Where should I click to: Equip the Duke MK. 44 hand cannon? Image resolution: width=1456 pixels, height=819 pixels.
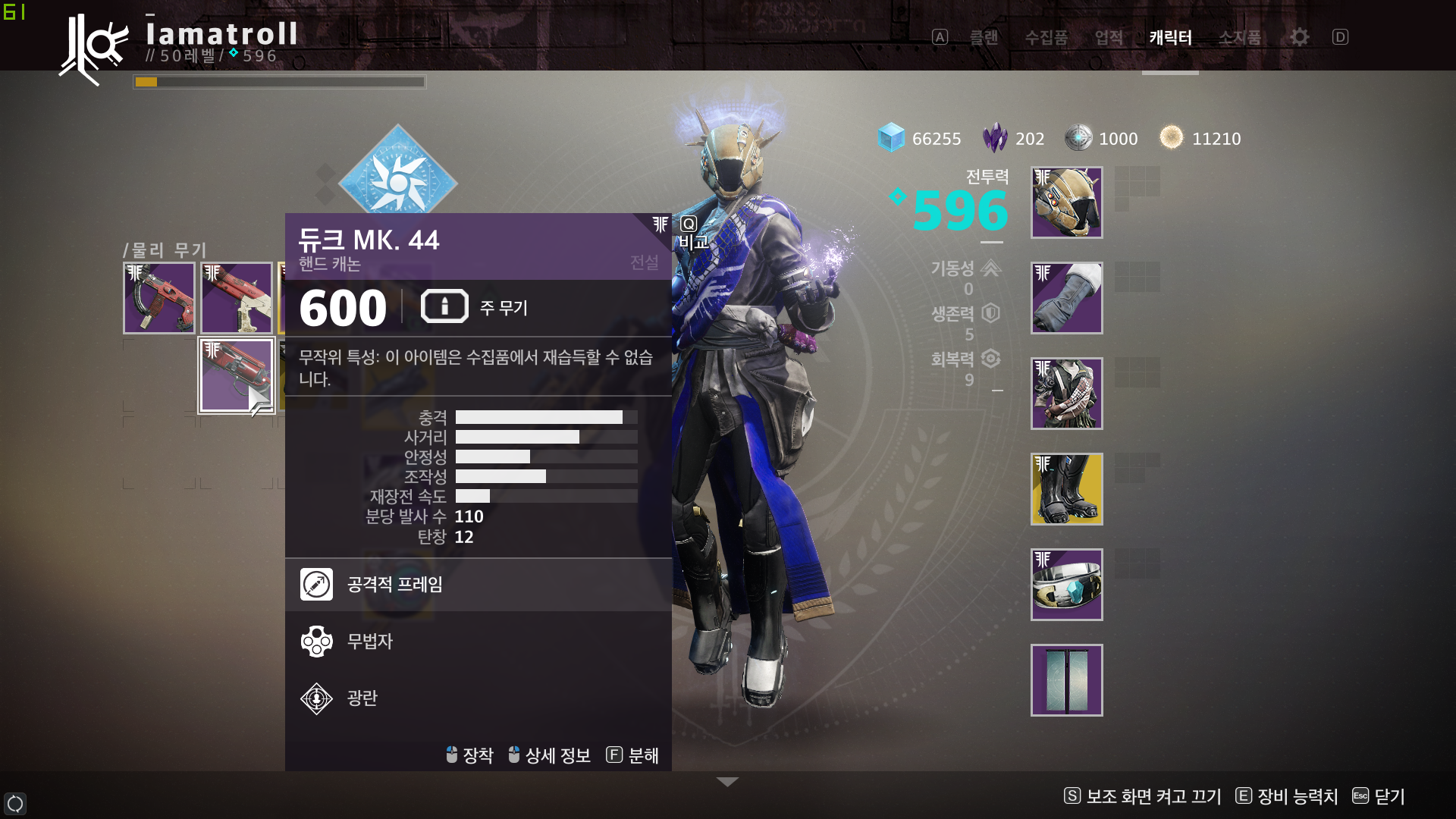click(x=237, y=375)
